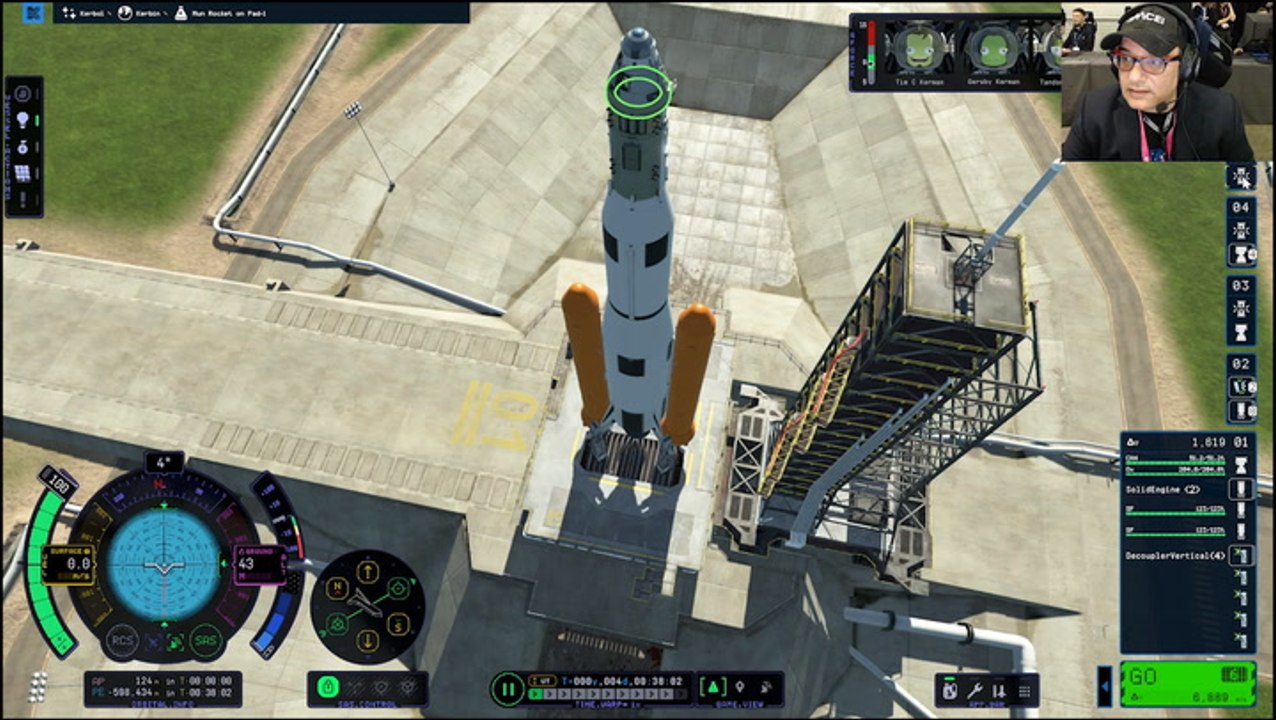Open the app bar grid menu

pyautogui.click(x=1024, y=690)
